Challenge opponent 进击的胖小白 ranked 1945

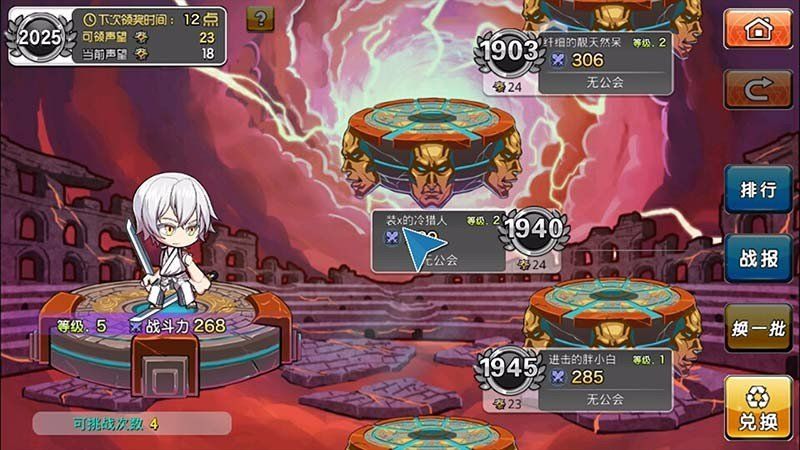tap(588, 380)
